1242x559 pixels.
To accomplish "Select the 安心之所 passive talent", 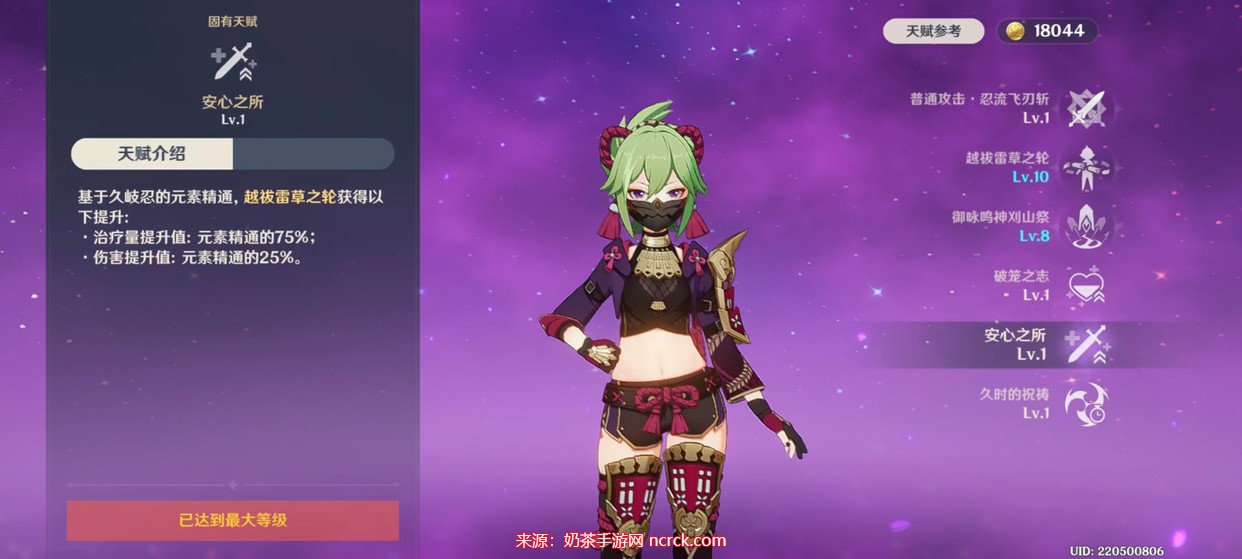I will click(x=1085, y=344).
